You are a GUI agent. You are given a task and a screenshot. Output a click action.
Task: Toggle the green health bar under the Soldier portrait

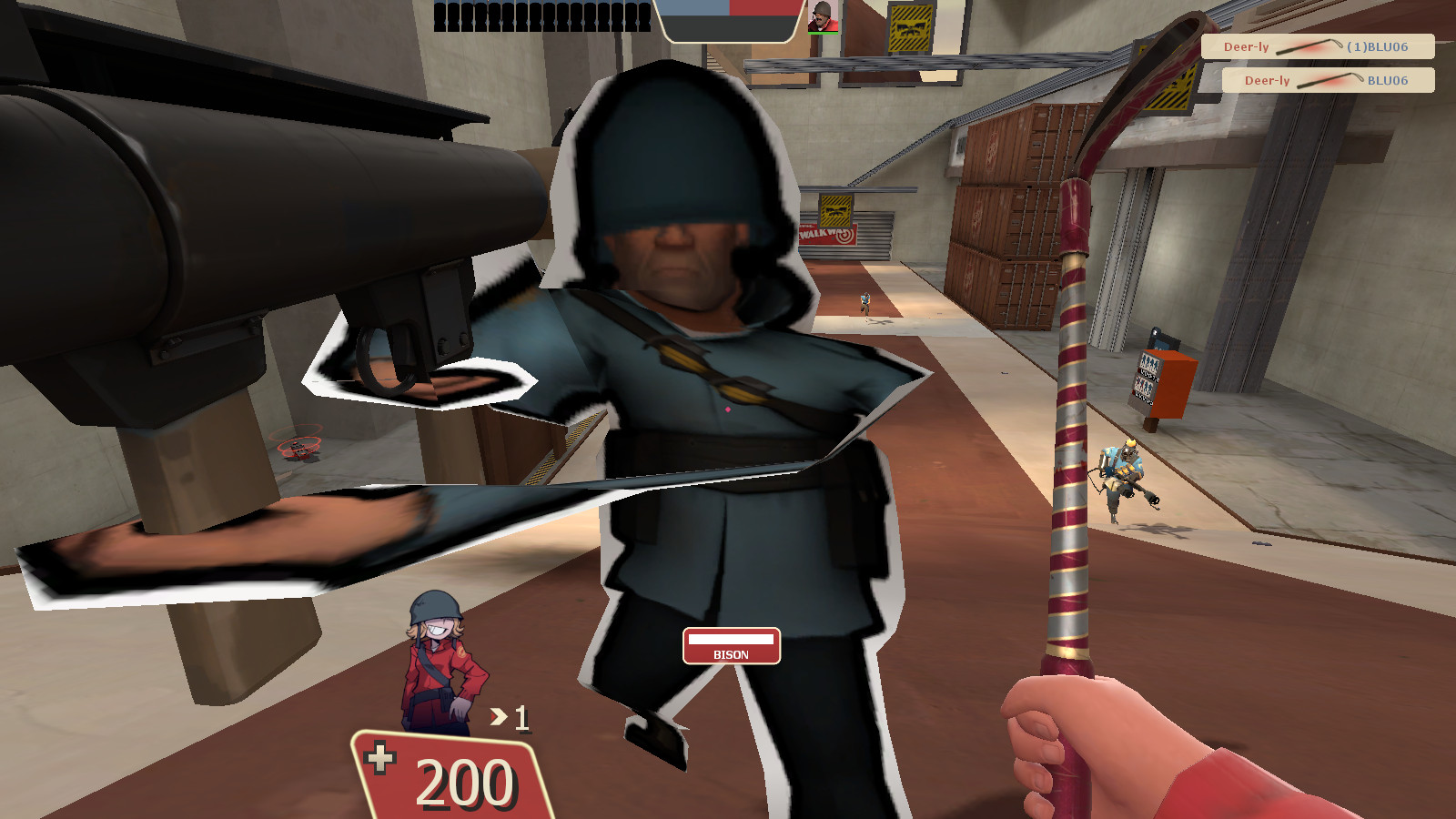click(824, 34)
